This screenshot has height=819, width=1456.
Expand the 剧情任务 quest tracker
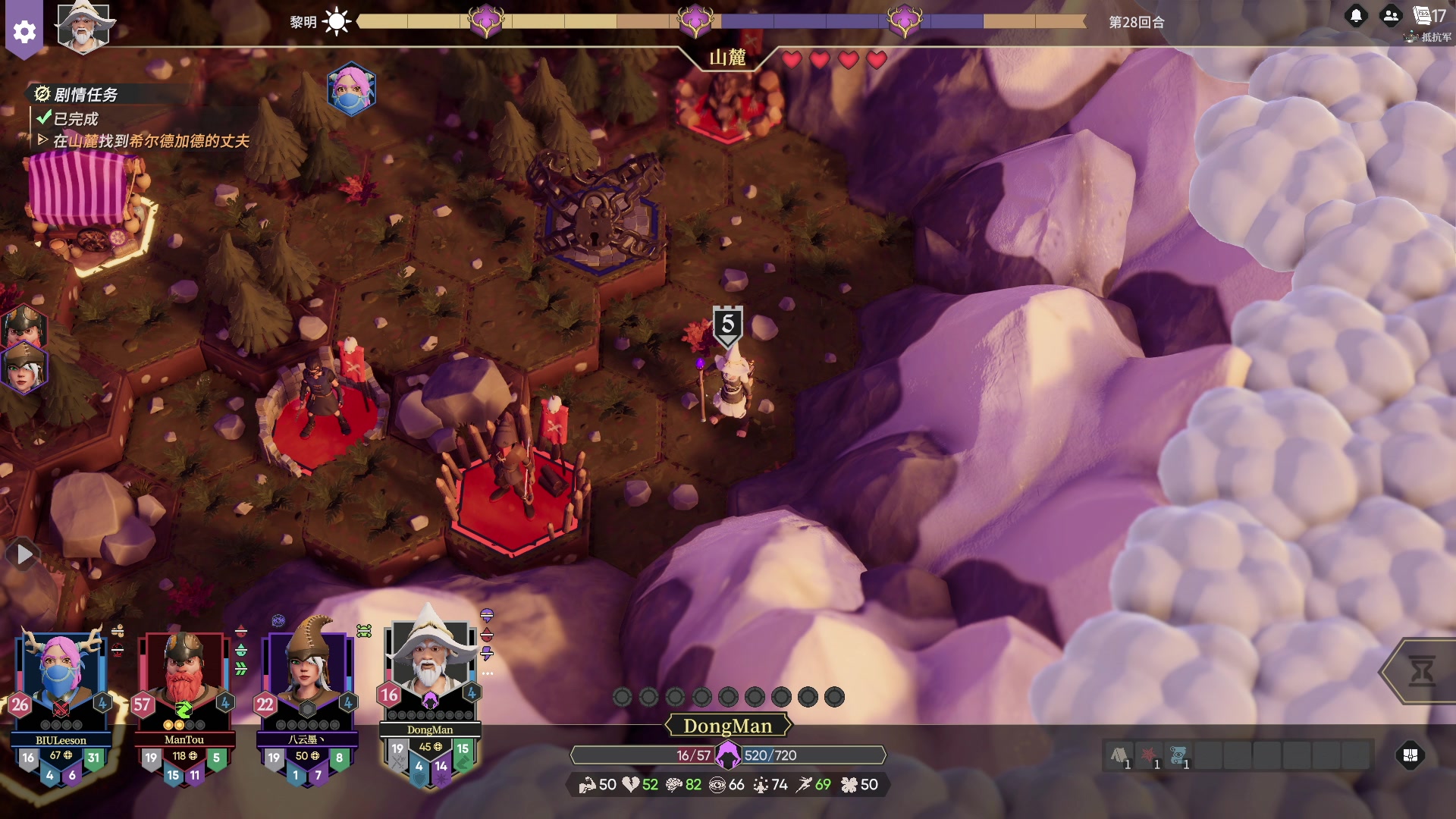(x=85, y=95)
